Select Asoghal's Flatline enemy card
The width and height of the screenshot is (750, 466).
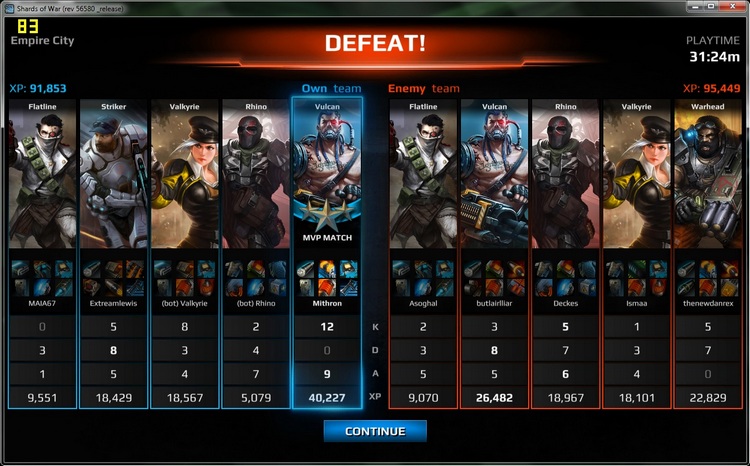[423, 180]
